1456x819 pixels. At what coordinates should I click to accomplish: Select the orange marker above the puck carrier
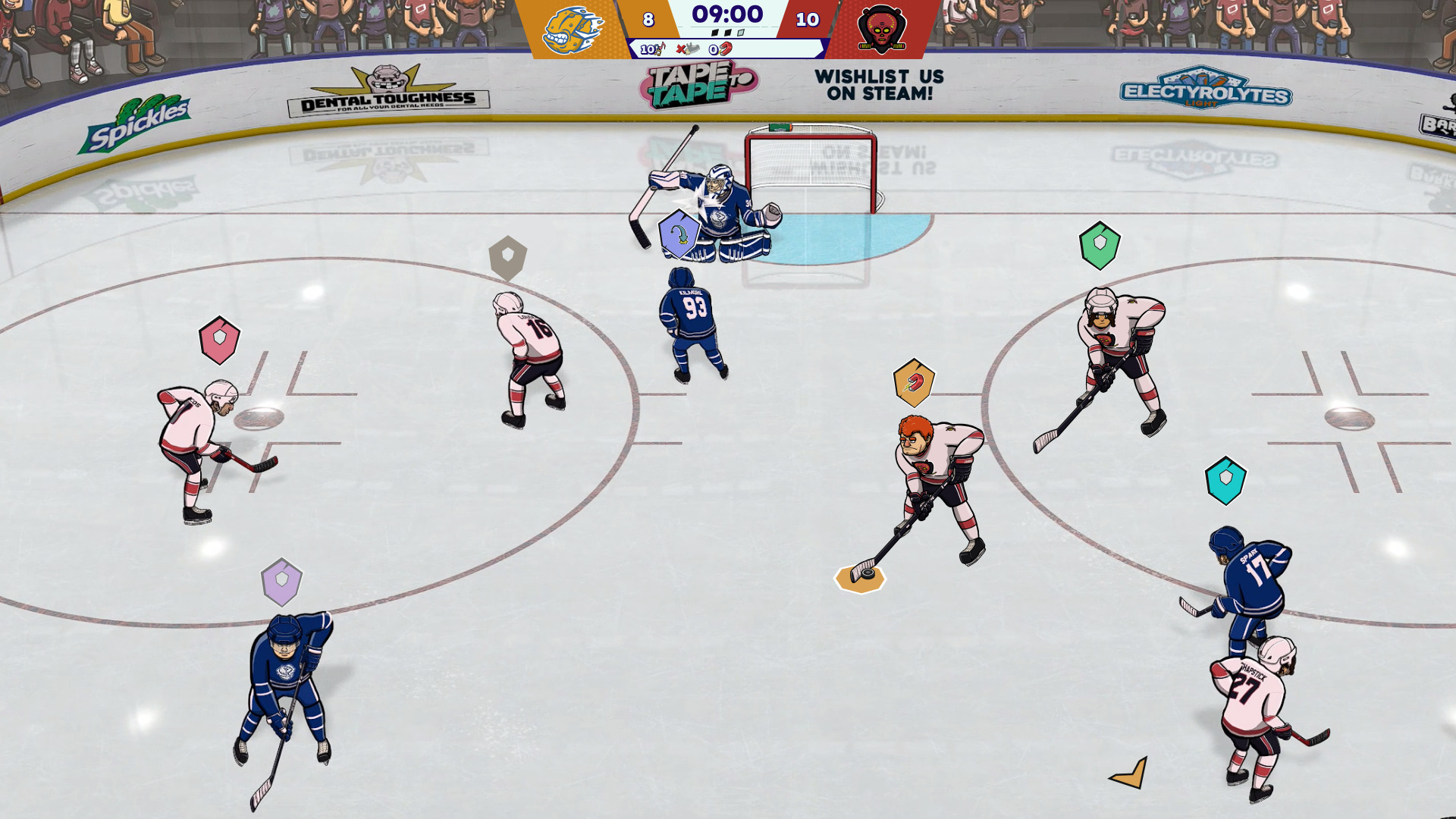click(914, 383)
